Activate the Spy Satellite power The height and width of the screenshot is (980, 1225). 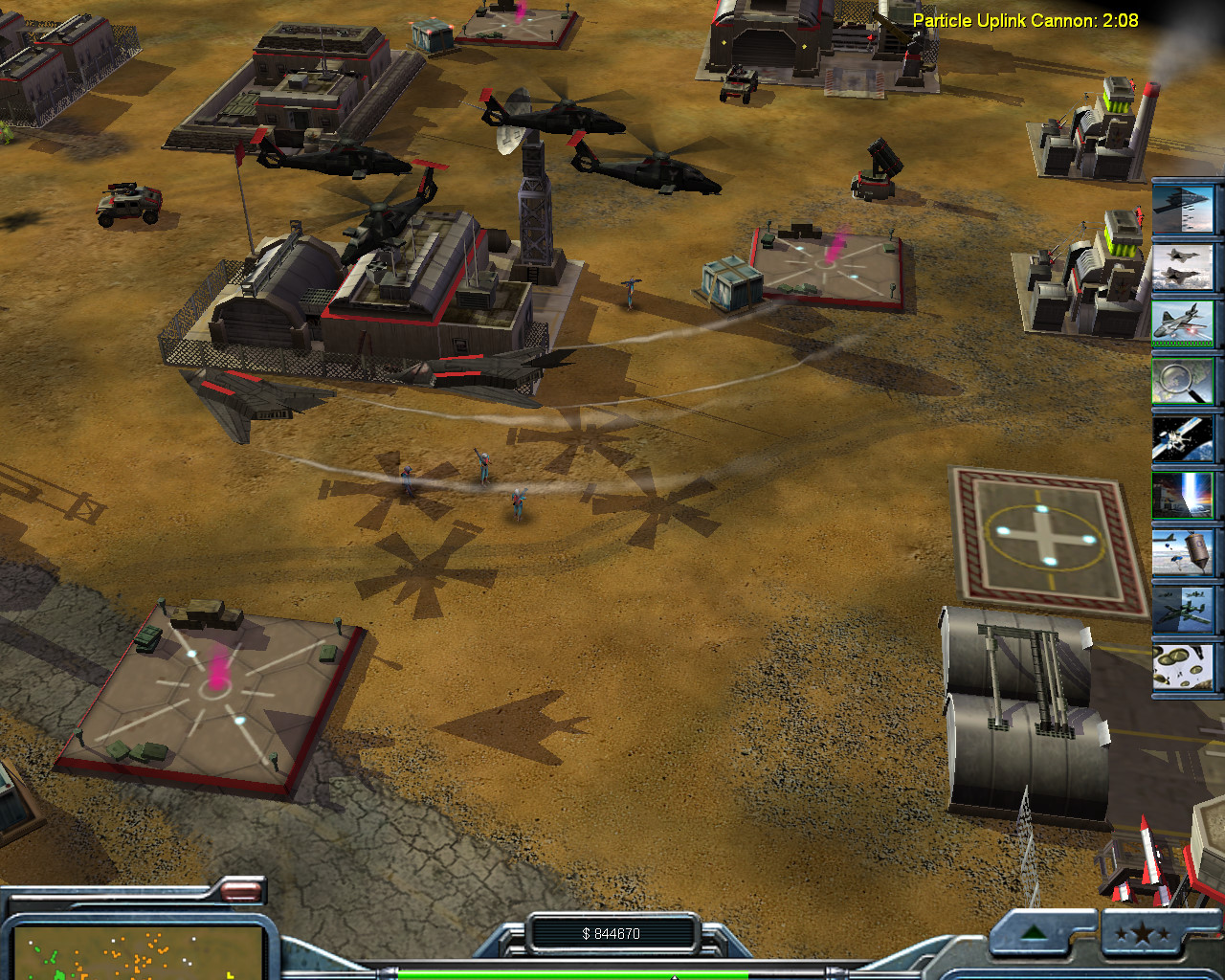point(1183,437)
